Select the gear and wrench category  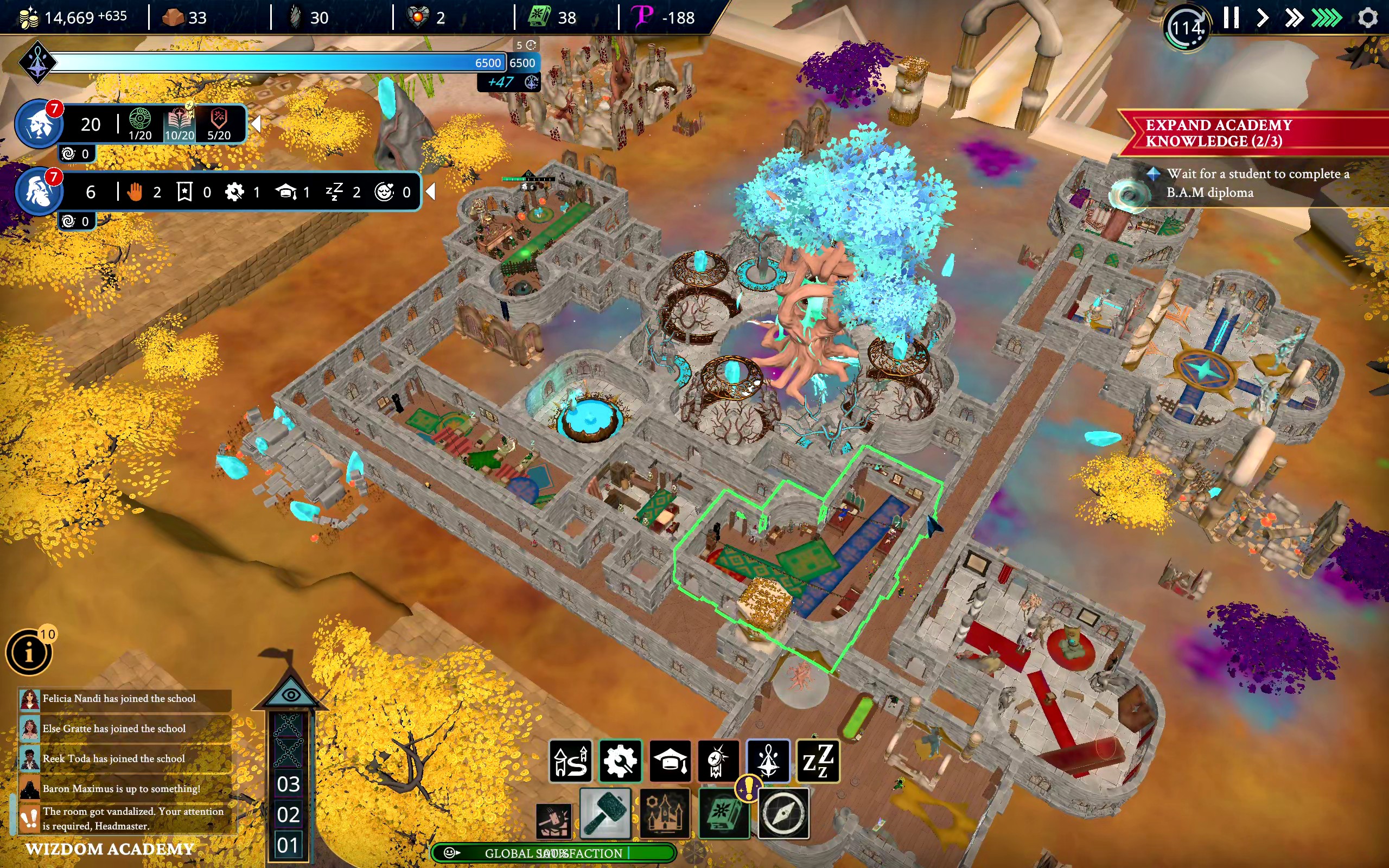coord(621,761)
